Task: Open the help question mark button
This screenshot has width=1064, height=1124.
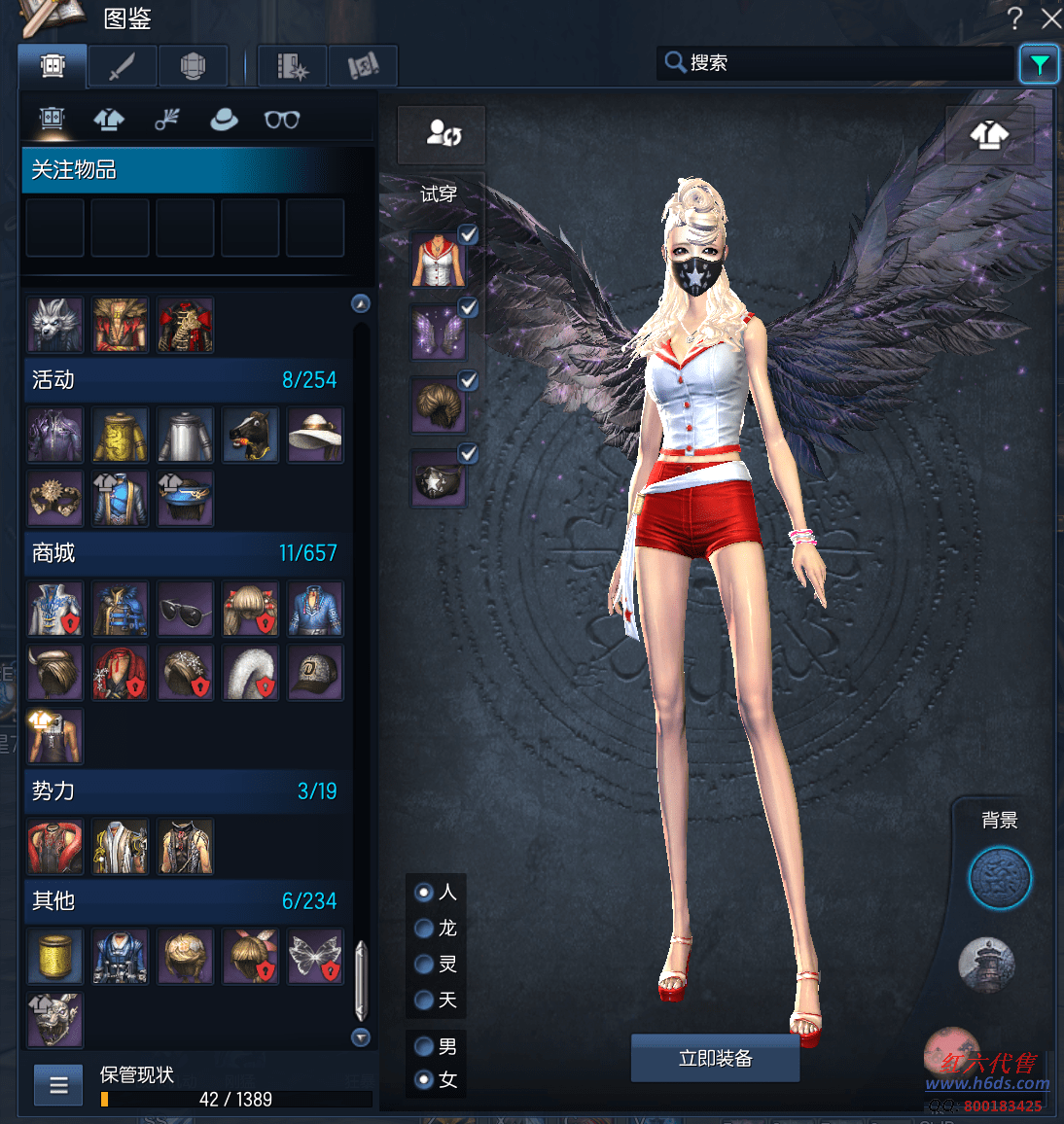Action: (1015, 18)
